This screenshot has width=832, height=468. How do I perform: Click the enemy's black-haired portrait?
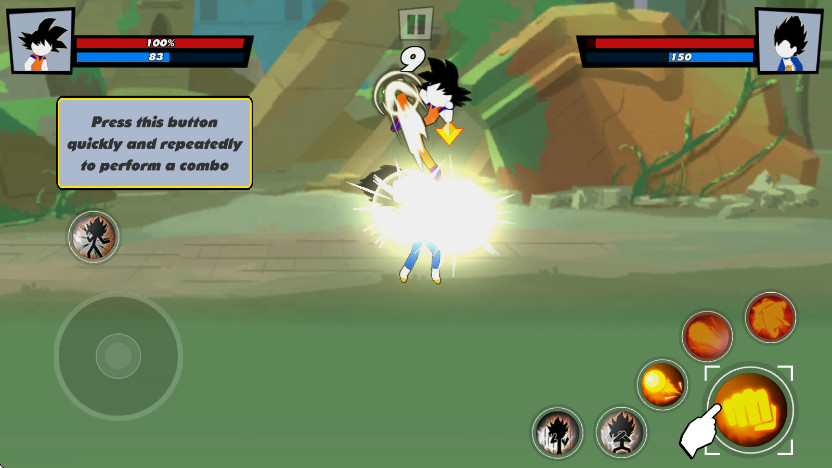tap(789, 41)
